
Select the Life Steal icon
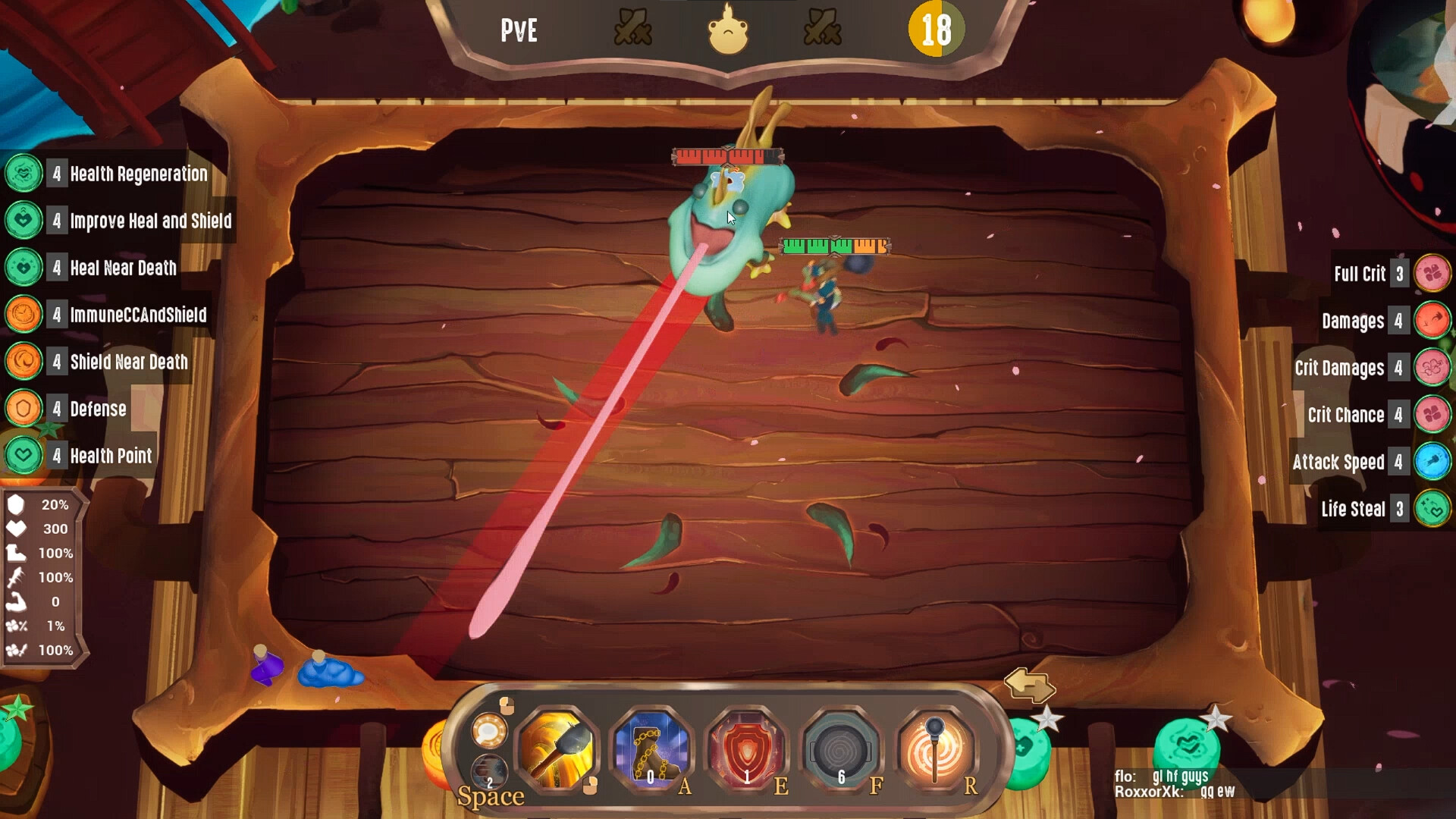(1432, 509)
